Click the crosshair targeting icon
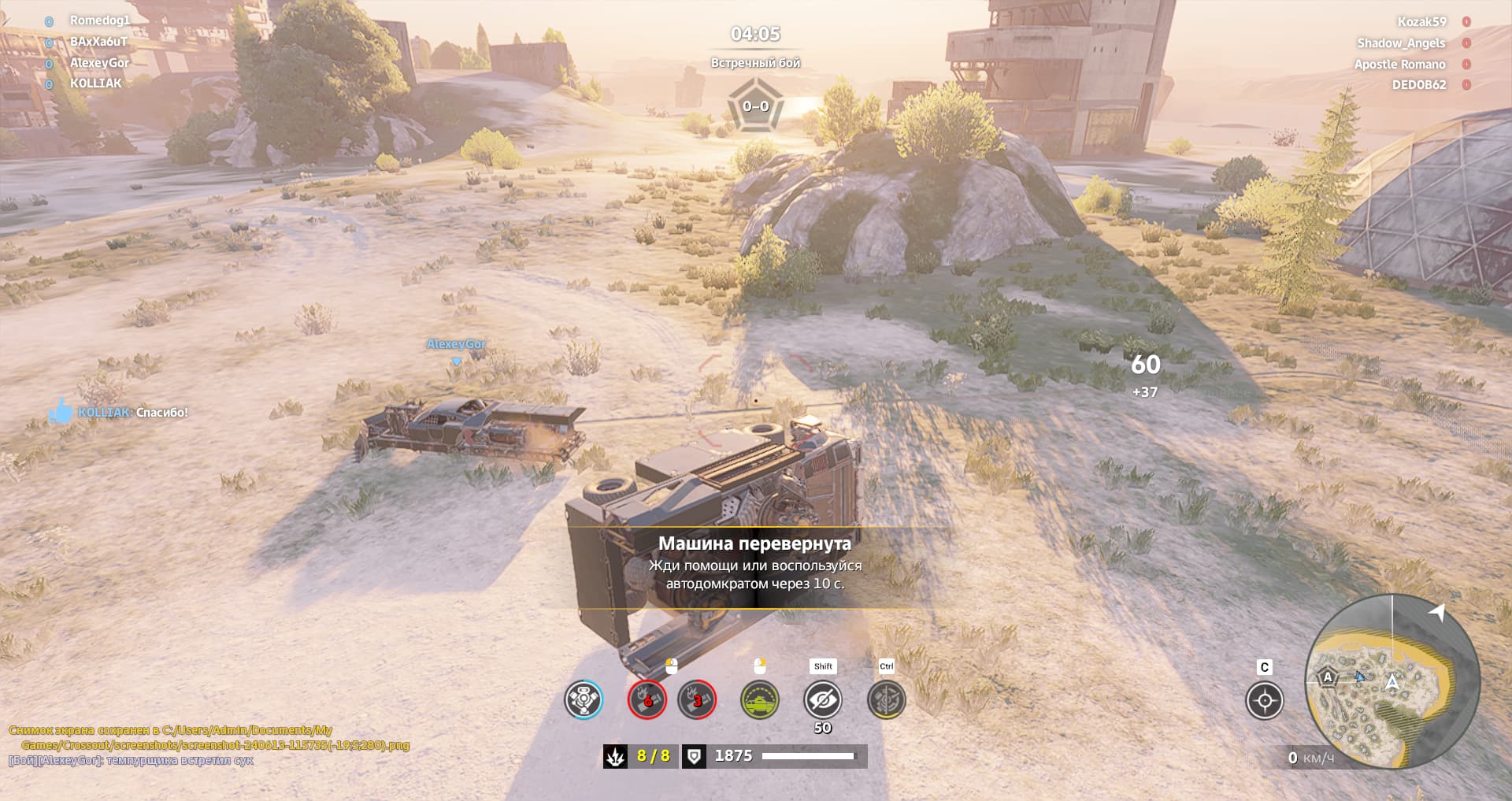Screen dimensions: 1512x801 click(1265, 700)
